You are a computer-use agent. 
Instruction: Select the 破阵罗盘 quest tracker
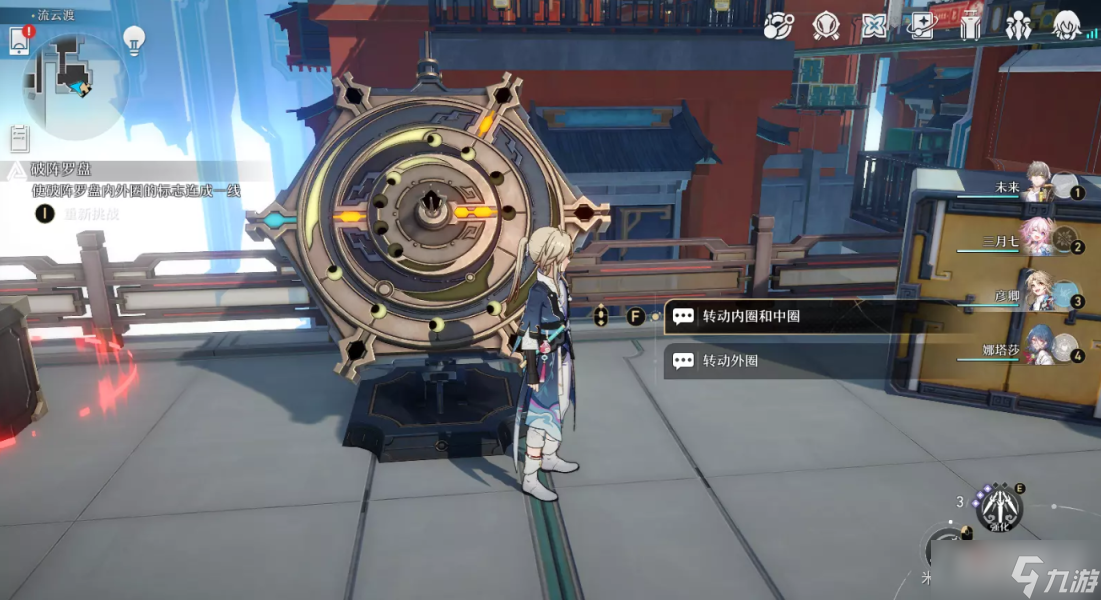click(x=65, y=170)
